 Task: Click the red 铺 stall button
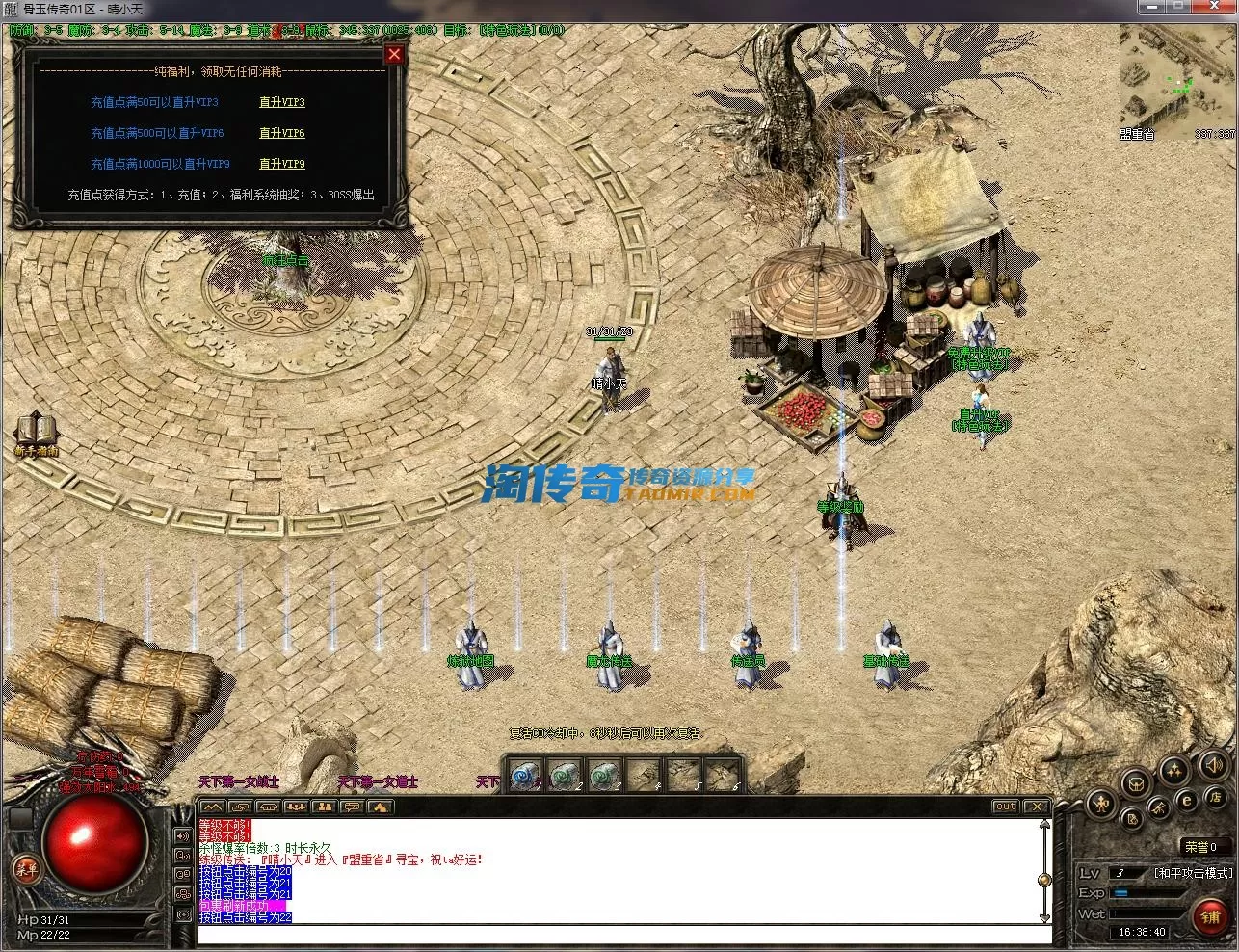click(x=1210, y=916)
